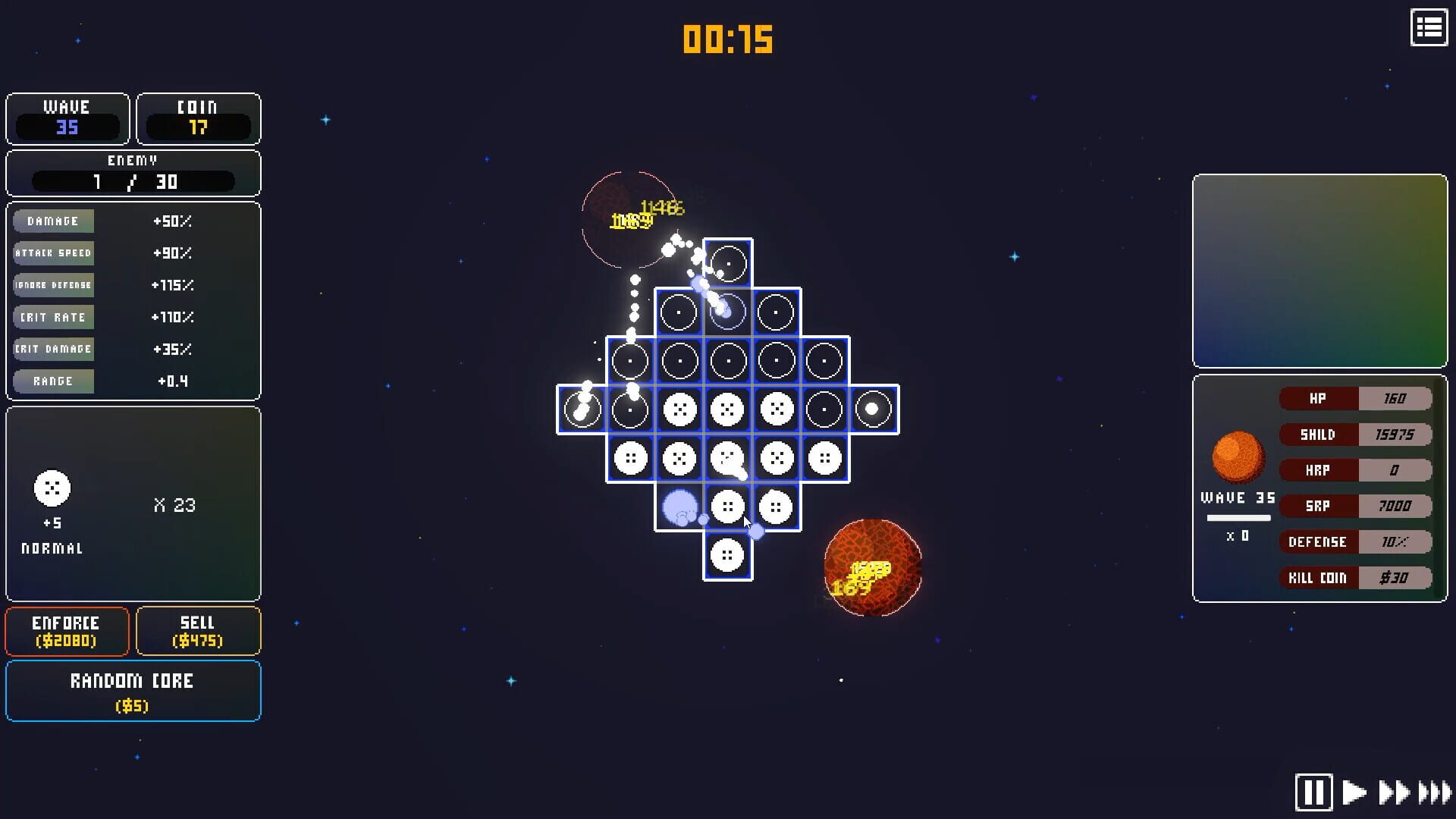The width and height of the screenshot is (1456, 819).
Task: Click the empty tower slot on the left grid edge
Action: click(x=582, y=409)
